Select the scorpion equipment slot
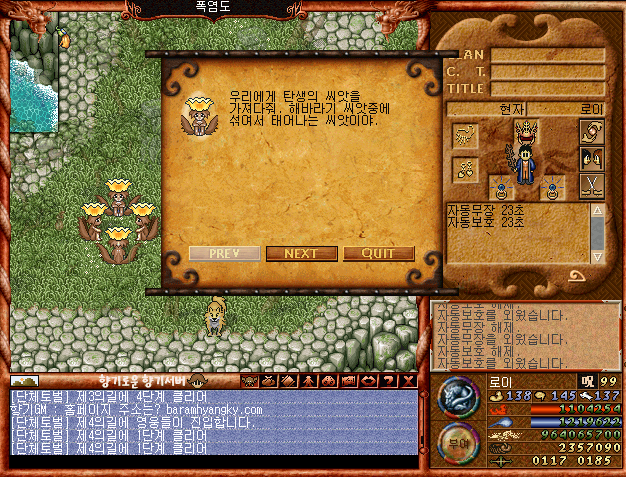 464,135
